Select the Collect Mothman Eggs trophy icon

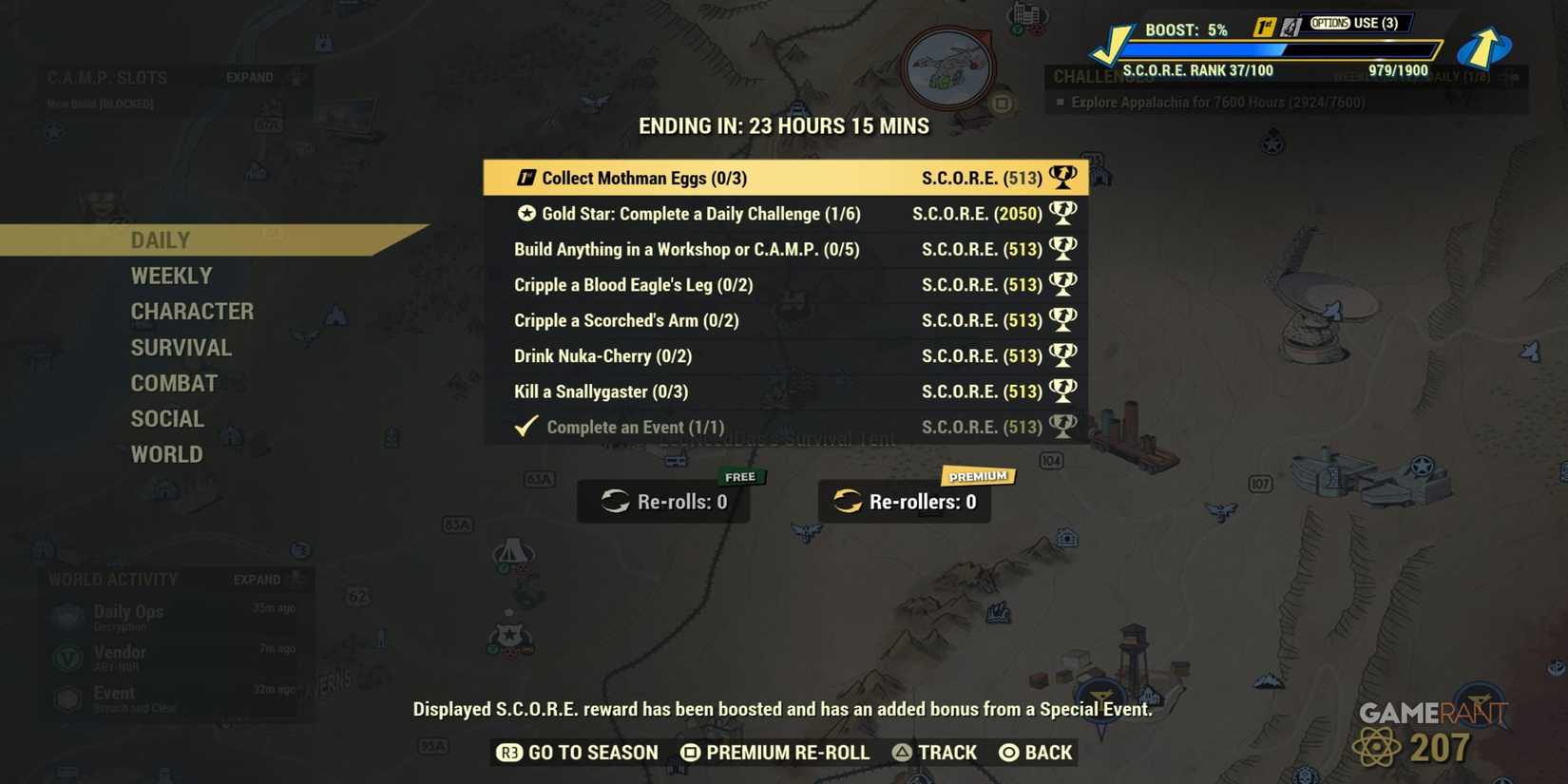point(1063,177)
